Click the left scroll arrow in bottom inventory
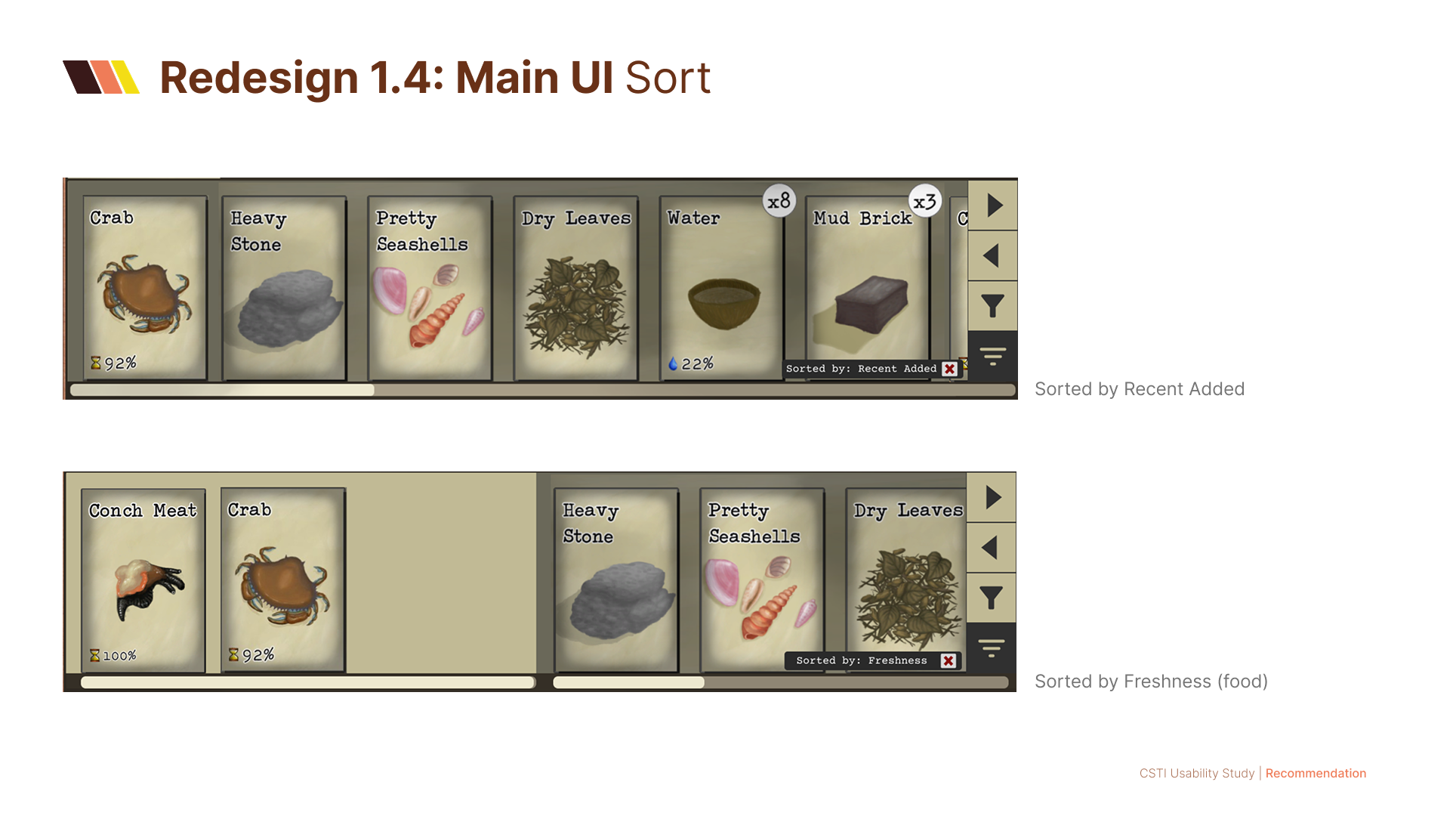This screenshot has width=1456, height=816. tap(992, 548)
